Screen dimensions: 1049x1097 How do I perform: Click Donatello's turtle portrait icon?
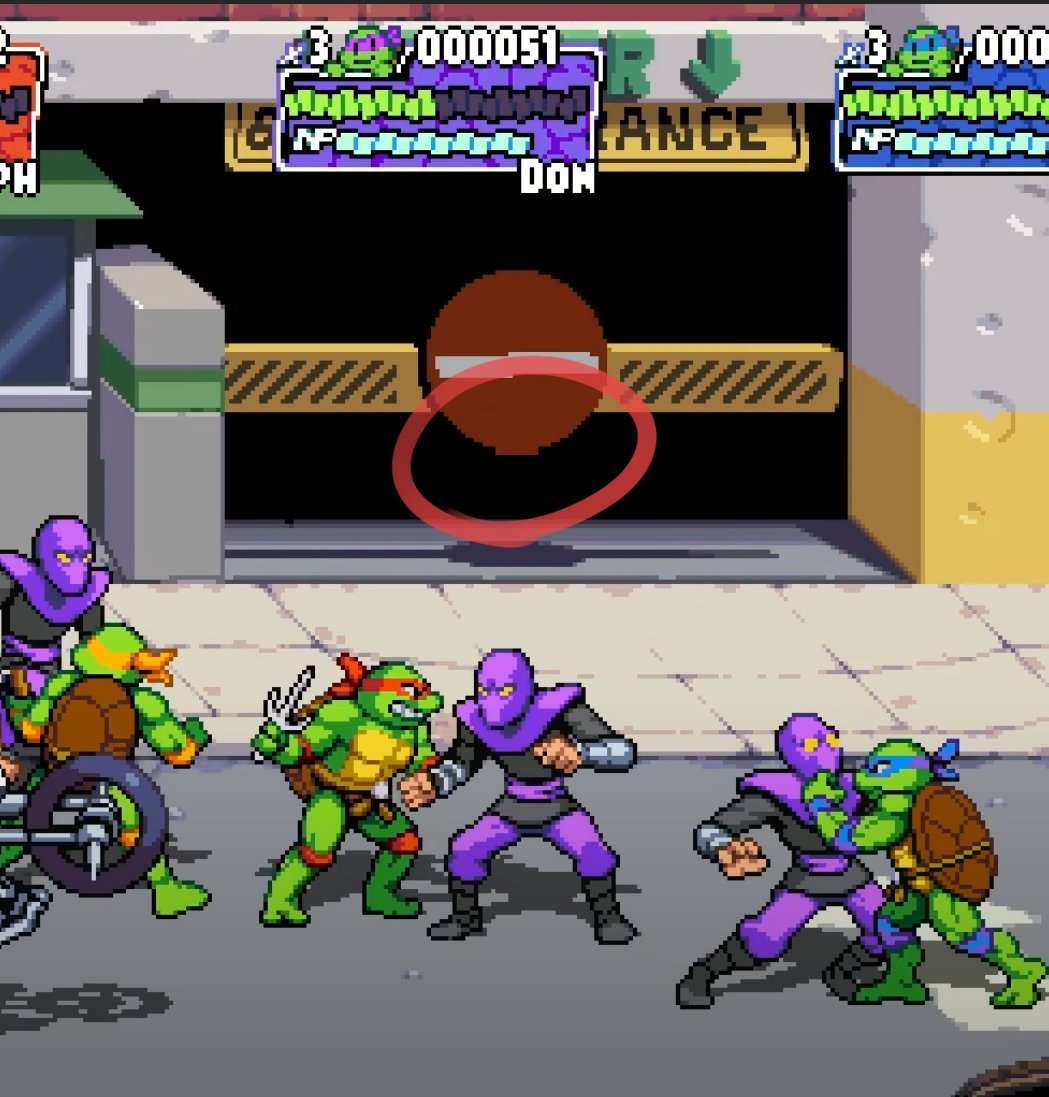point(371,51)
